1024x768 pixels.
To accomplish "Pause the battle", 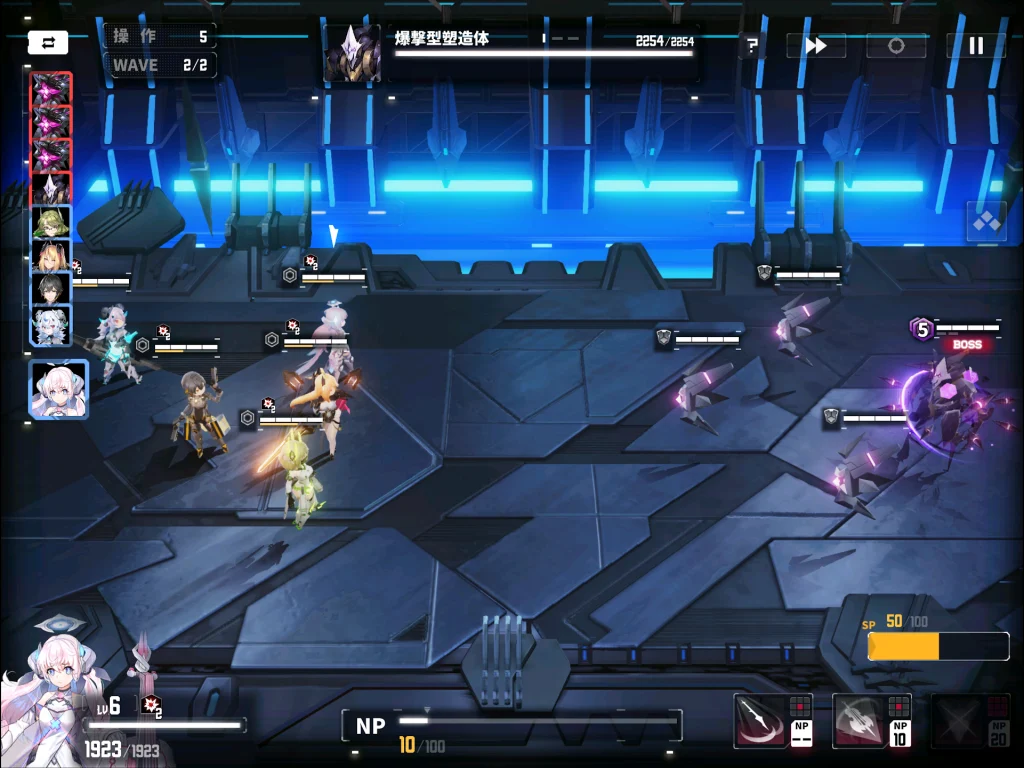I will [976, 45].
